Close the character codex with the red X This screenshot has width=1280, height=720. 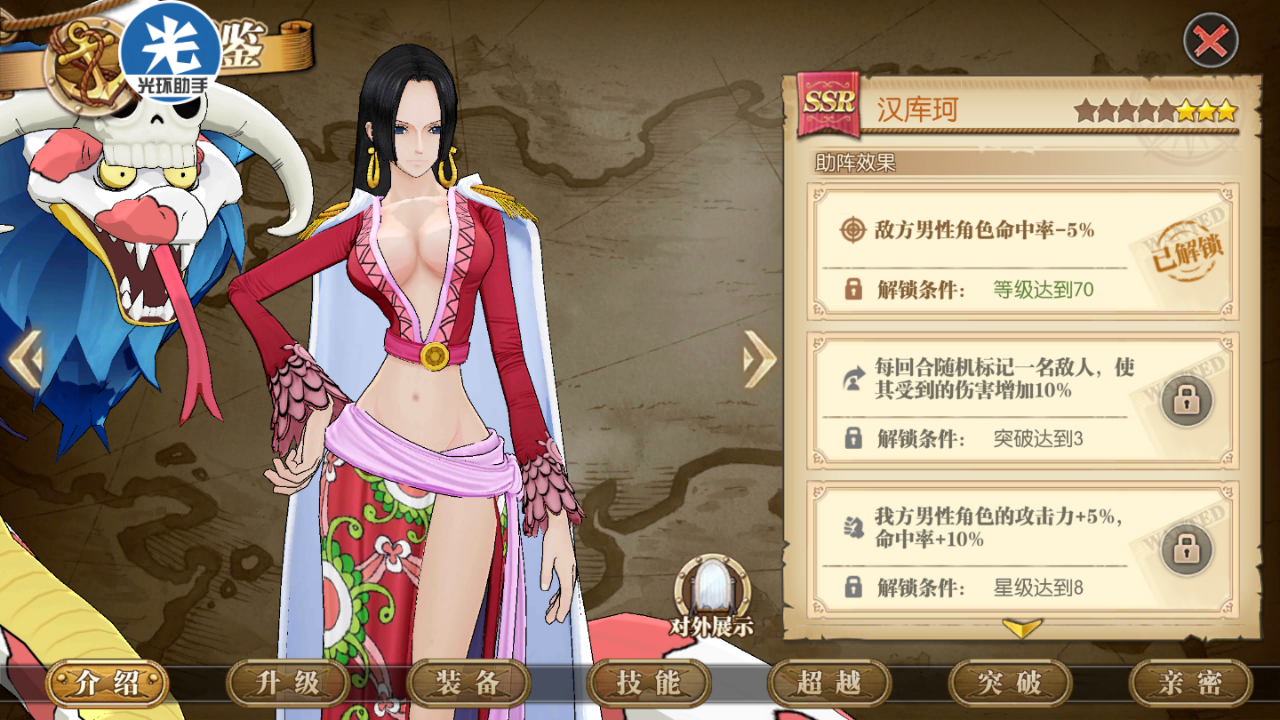coord(1210,41)
